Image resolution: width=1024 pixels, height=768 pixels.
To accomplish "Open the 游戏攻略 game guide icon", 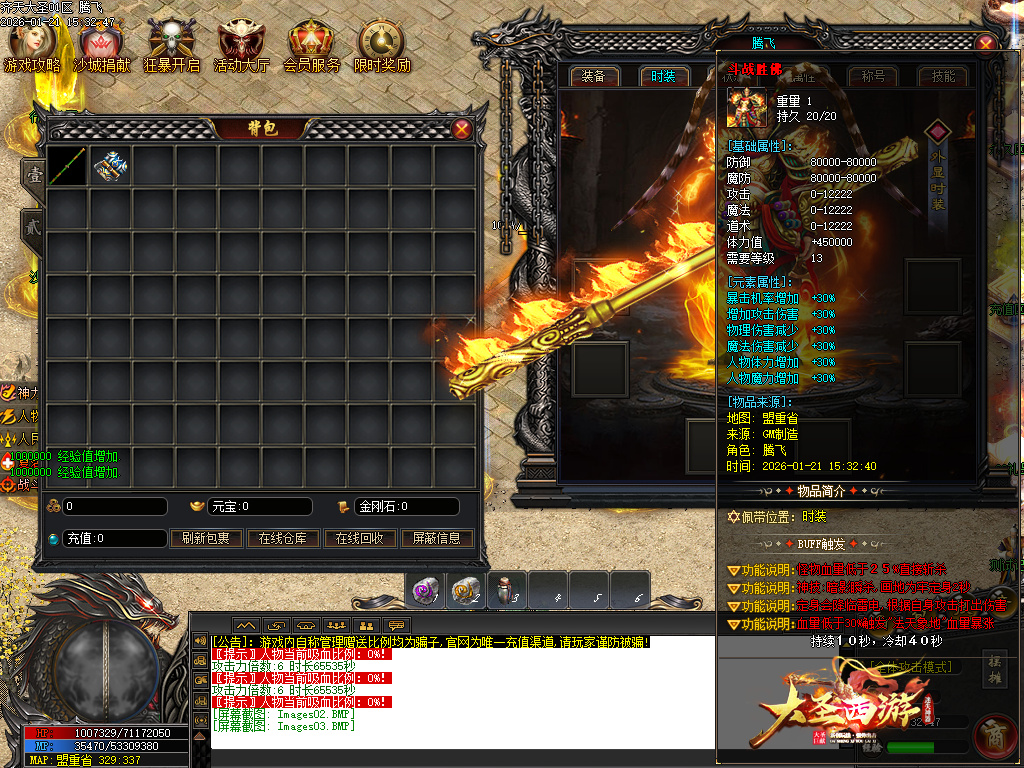I will 32,45.
